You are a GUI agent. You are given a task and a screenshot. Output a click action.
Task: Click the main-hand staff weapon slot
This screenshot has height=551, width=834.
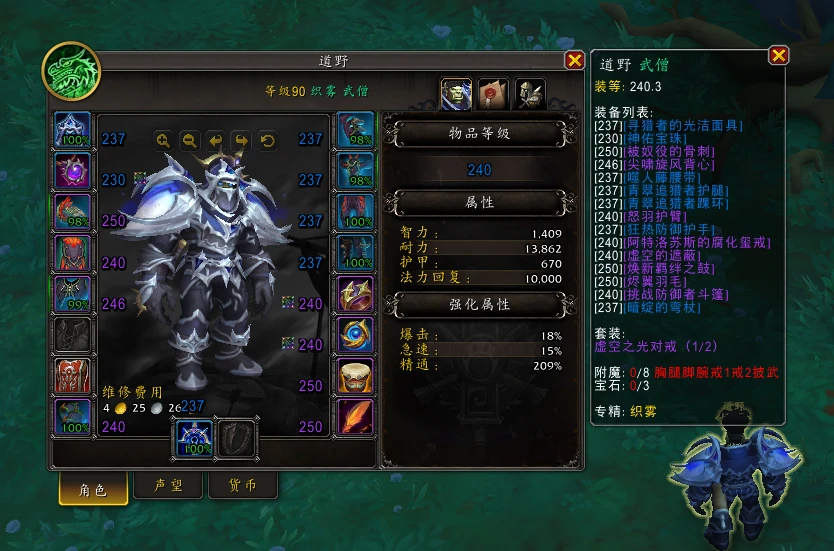pyautogui.click(x=194, y=437)
